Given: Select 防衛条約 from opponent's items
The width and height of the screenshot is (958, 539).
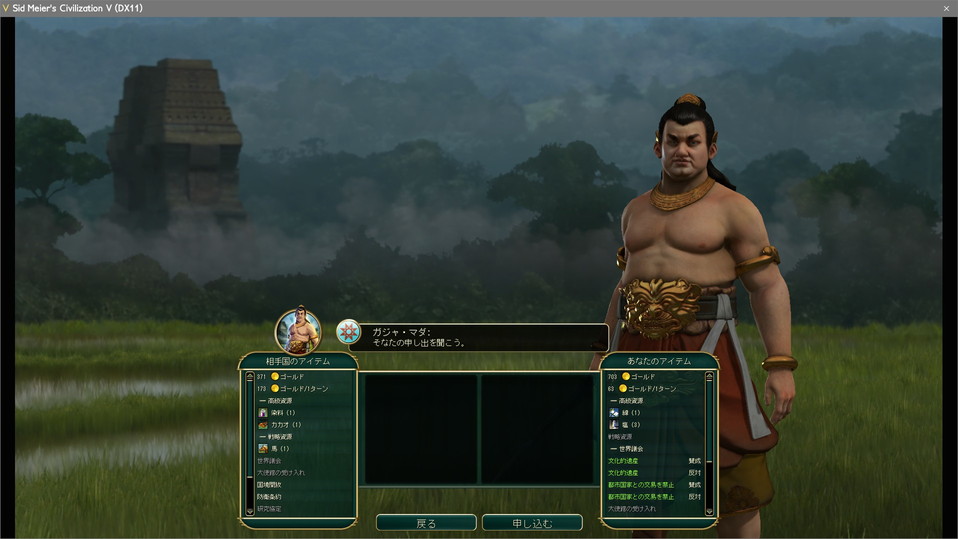Looking at the screenshot, I should tap(271, 496).
